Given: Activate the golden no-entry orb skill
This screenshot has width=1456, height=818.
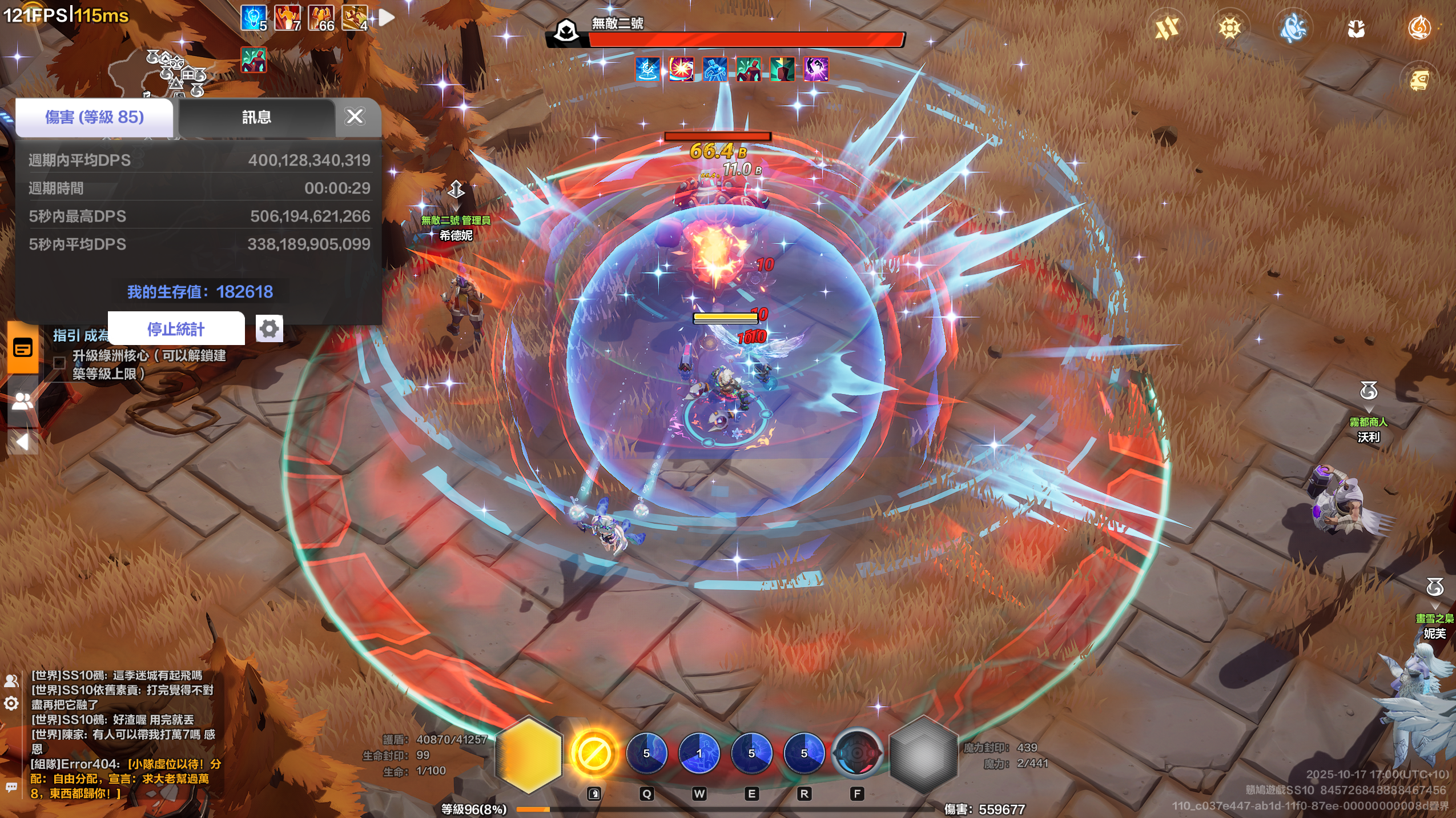Looking at the screenshot, I should coord(594,753).
